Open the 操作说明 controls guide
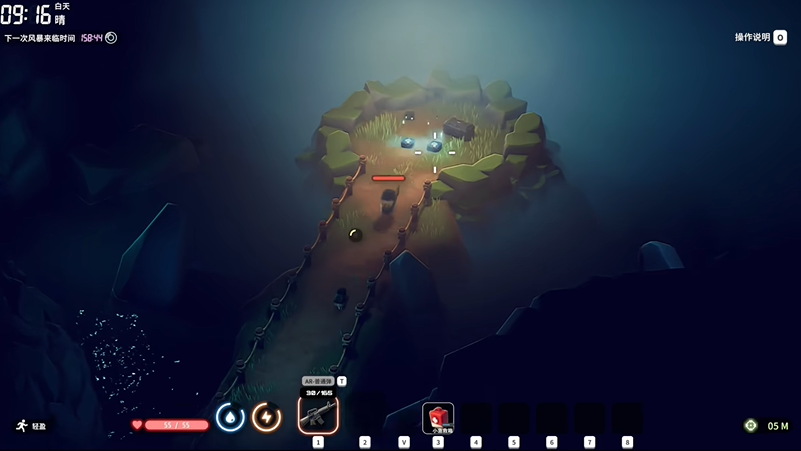The image size is (801, 451). click(x=760, y=37)
